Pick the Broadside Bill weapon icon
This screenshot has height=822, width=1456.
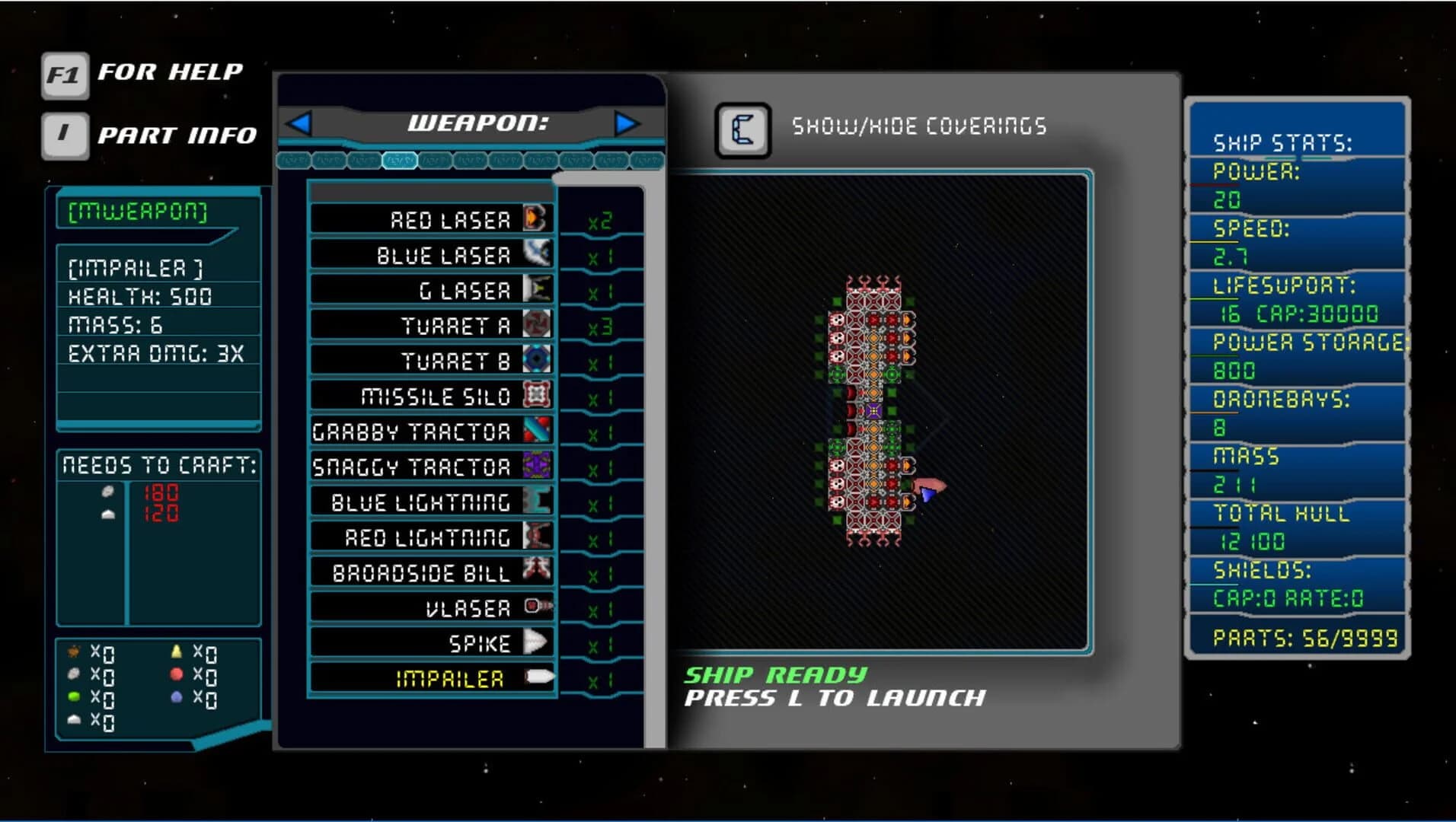pyautogui.click(x=538, y=572)
